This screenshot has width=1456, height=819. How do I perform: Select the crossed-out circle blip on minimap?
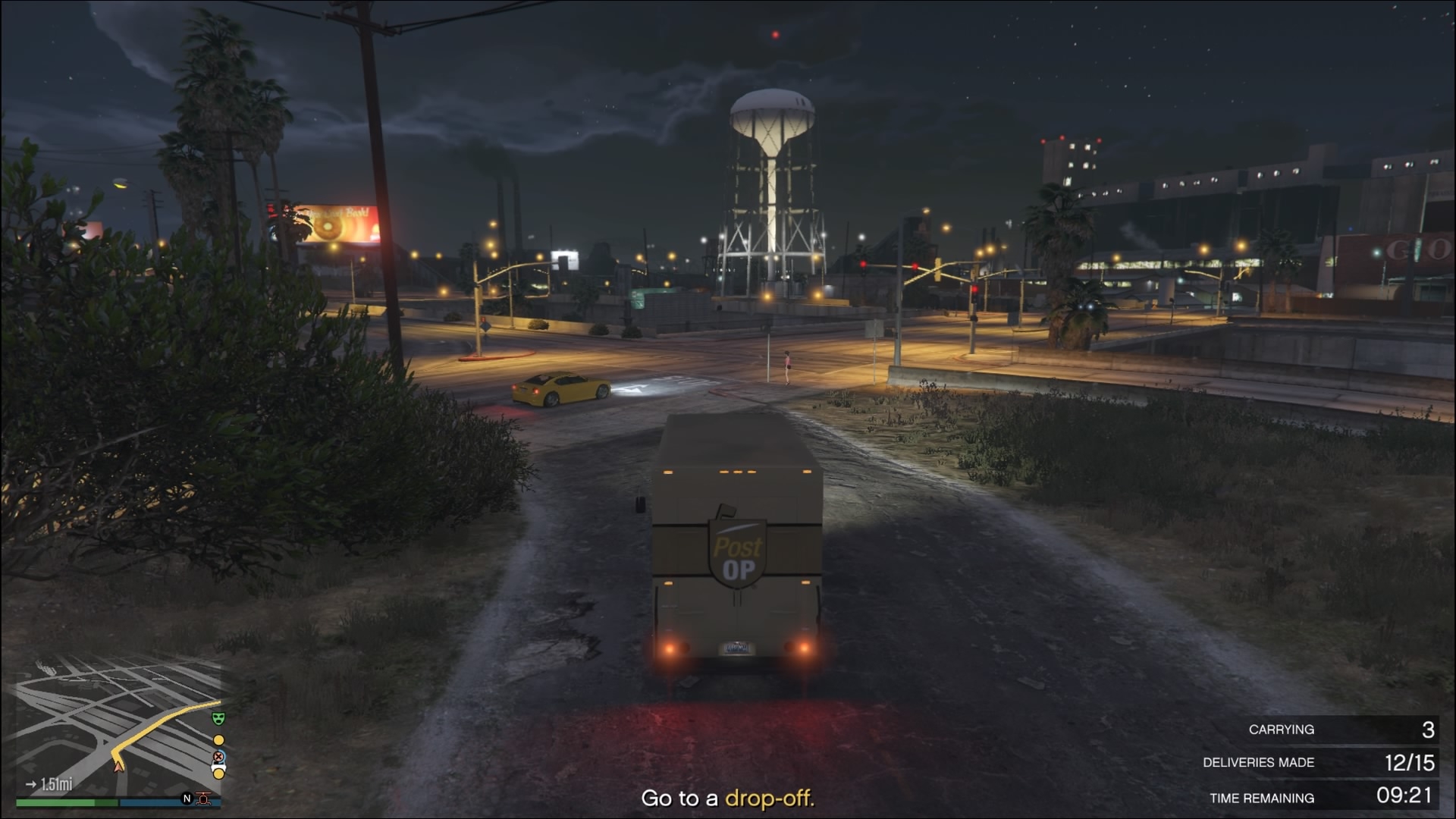tap(218, 757)
